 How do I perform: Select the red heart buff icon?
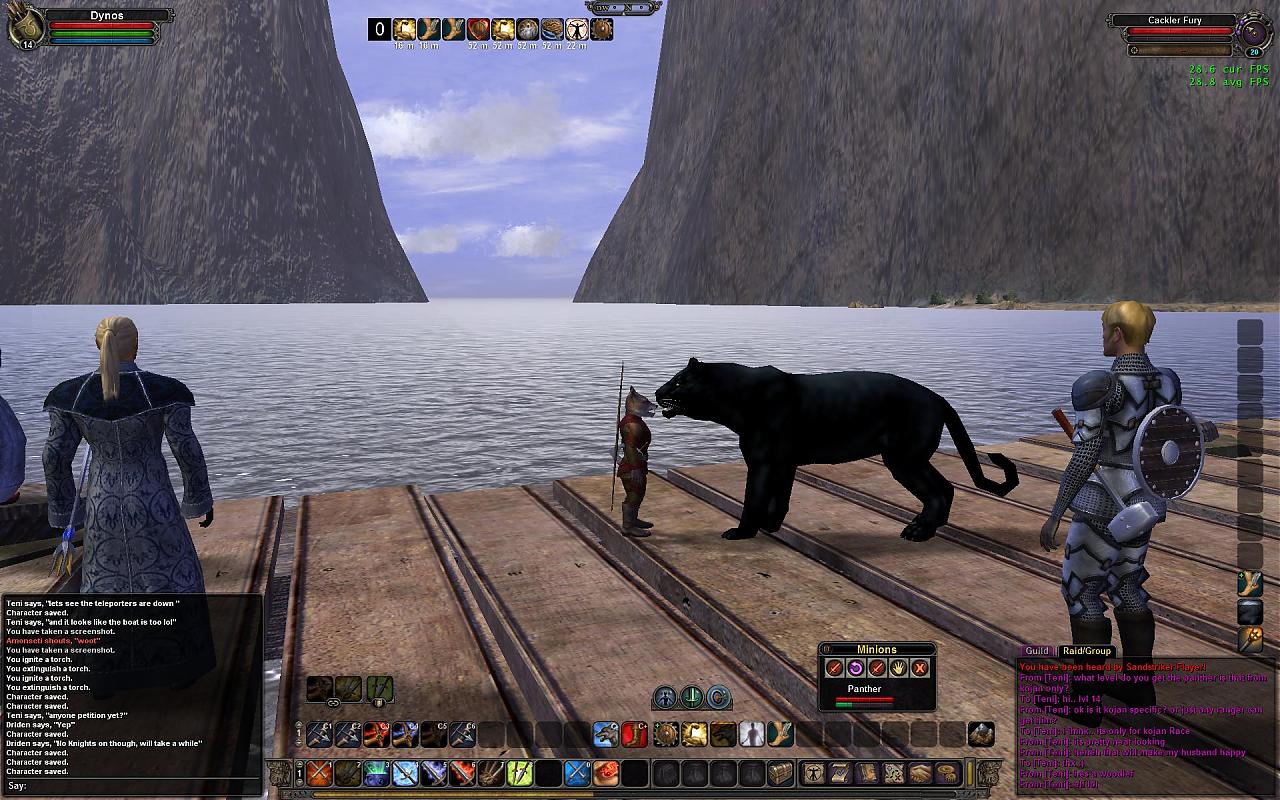pos(478,29)
